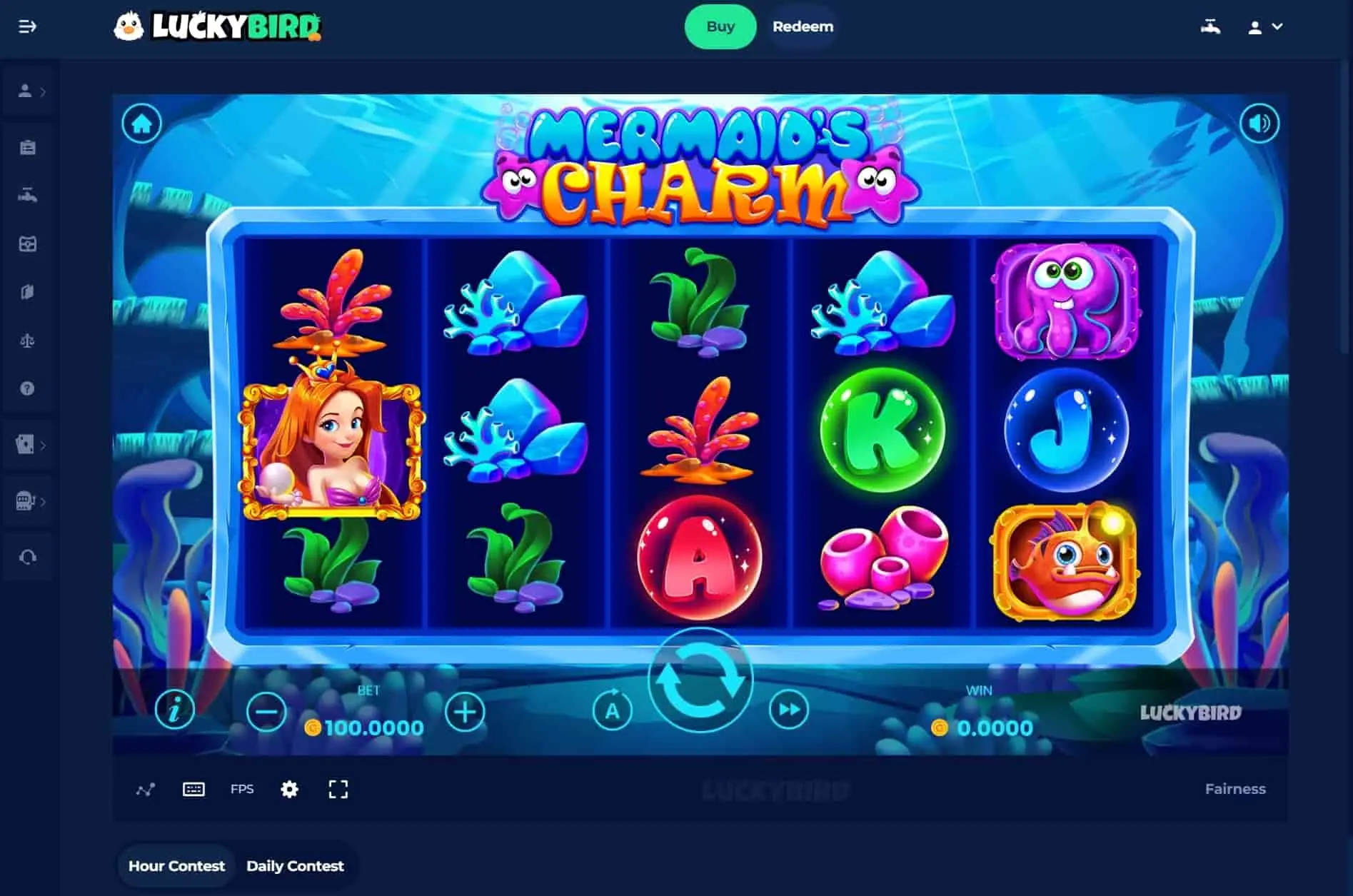Increase the bet with the plus button
1353x896 pixels.
(x=465, y=712)
